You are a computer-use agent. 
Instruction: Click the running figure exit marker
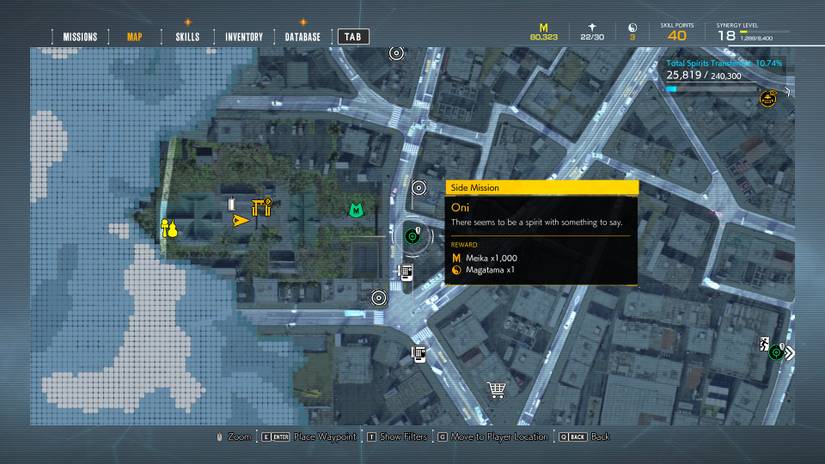(x=765, y=345)
